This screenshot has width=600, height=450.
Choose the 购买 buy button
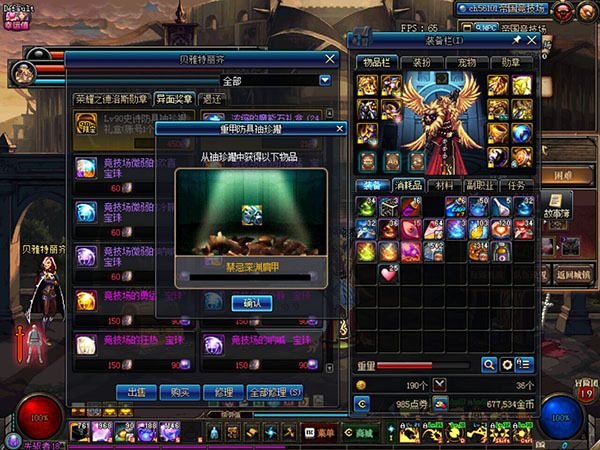tap(180, 392)
